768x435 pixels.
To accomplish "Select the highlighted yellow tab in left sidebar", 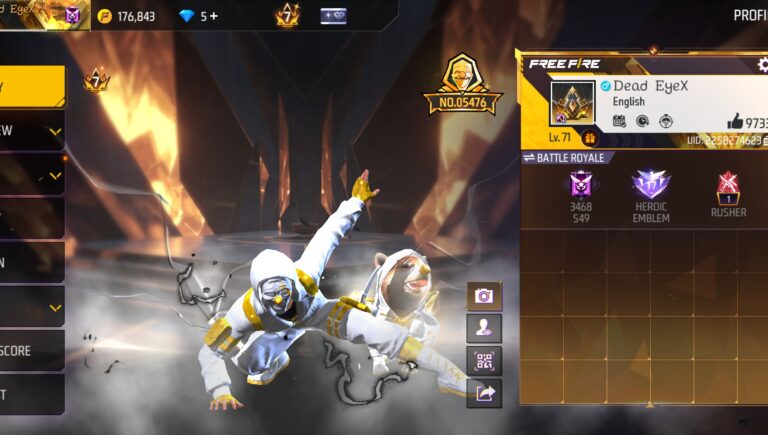I will (x=32, y=87).
